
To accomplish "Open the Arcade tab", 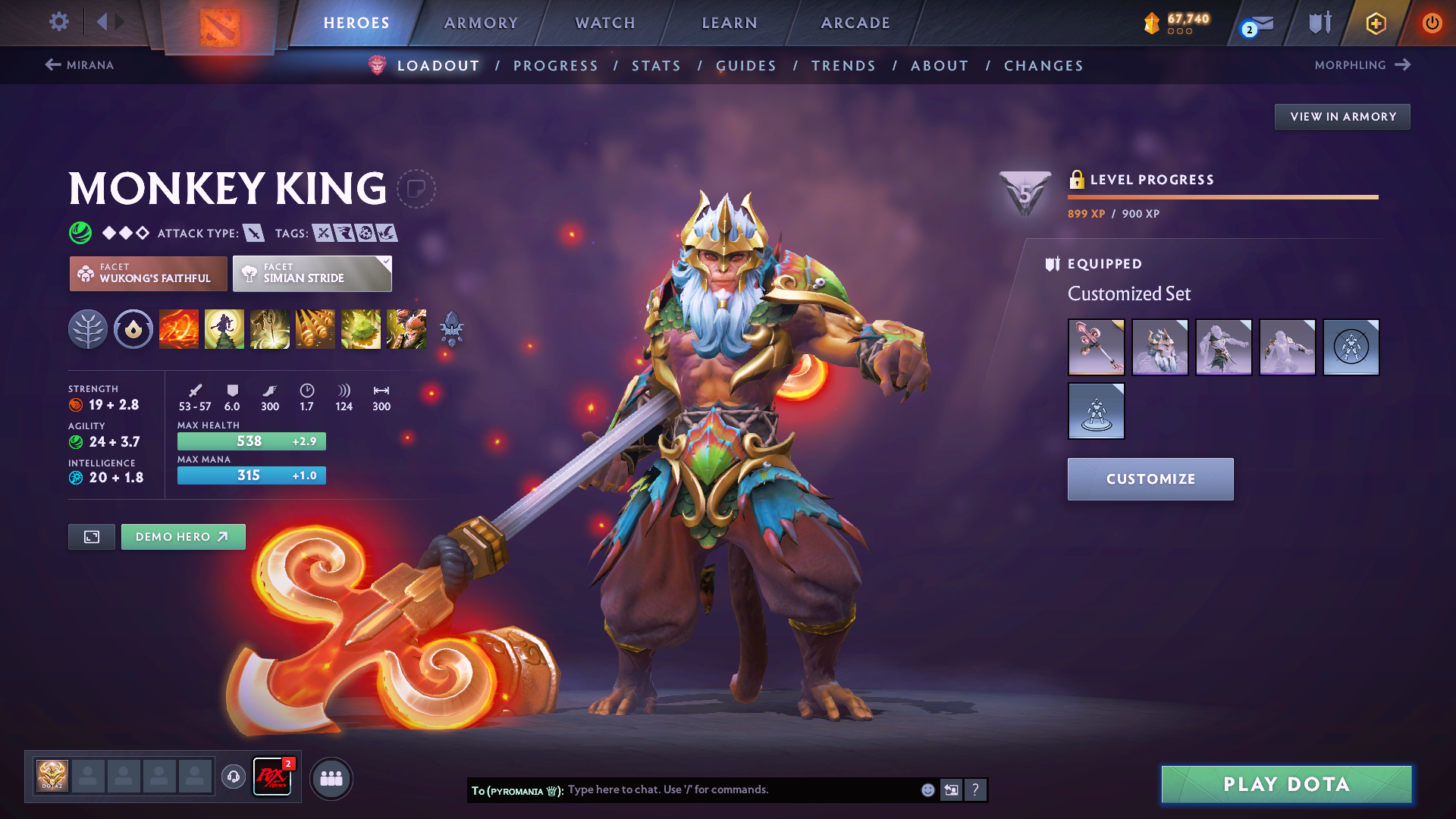I will point(855,23).
